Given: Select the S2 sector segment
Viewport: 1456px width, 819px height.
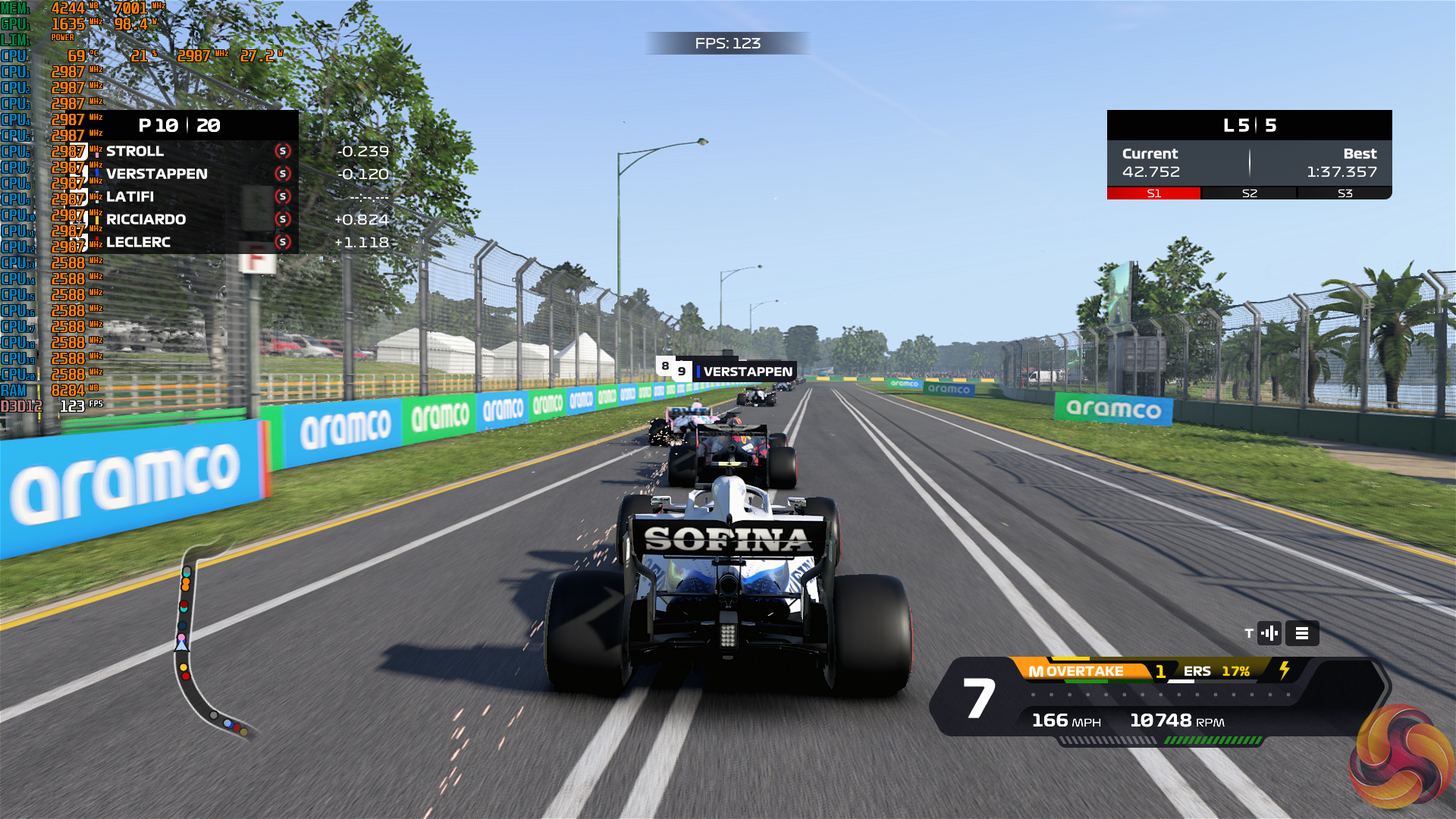Looking at the screenshot, I should pos(1249,193).
